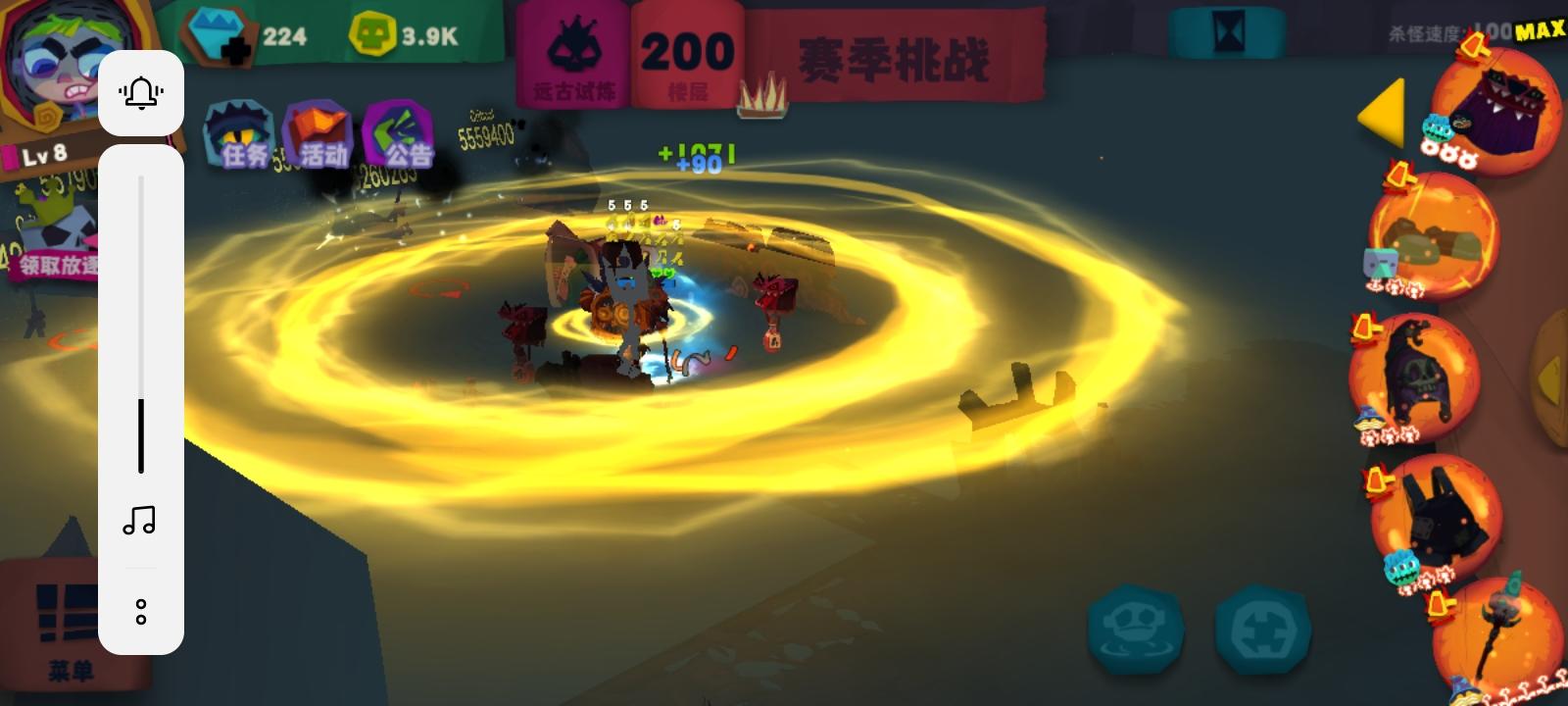Toggle the ringer bell in the volume overlay
The height and width of the screenshot is (706, 1568).
click(141, 91)
